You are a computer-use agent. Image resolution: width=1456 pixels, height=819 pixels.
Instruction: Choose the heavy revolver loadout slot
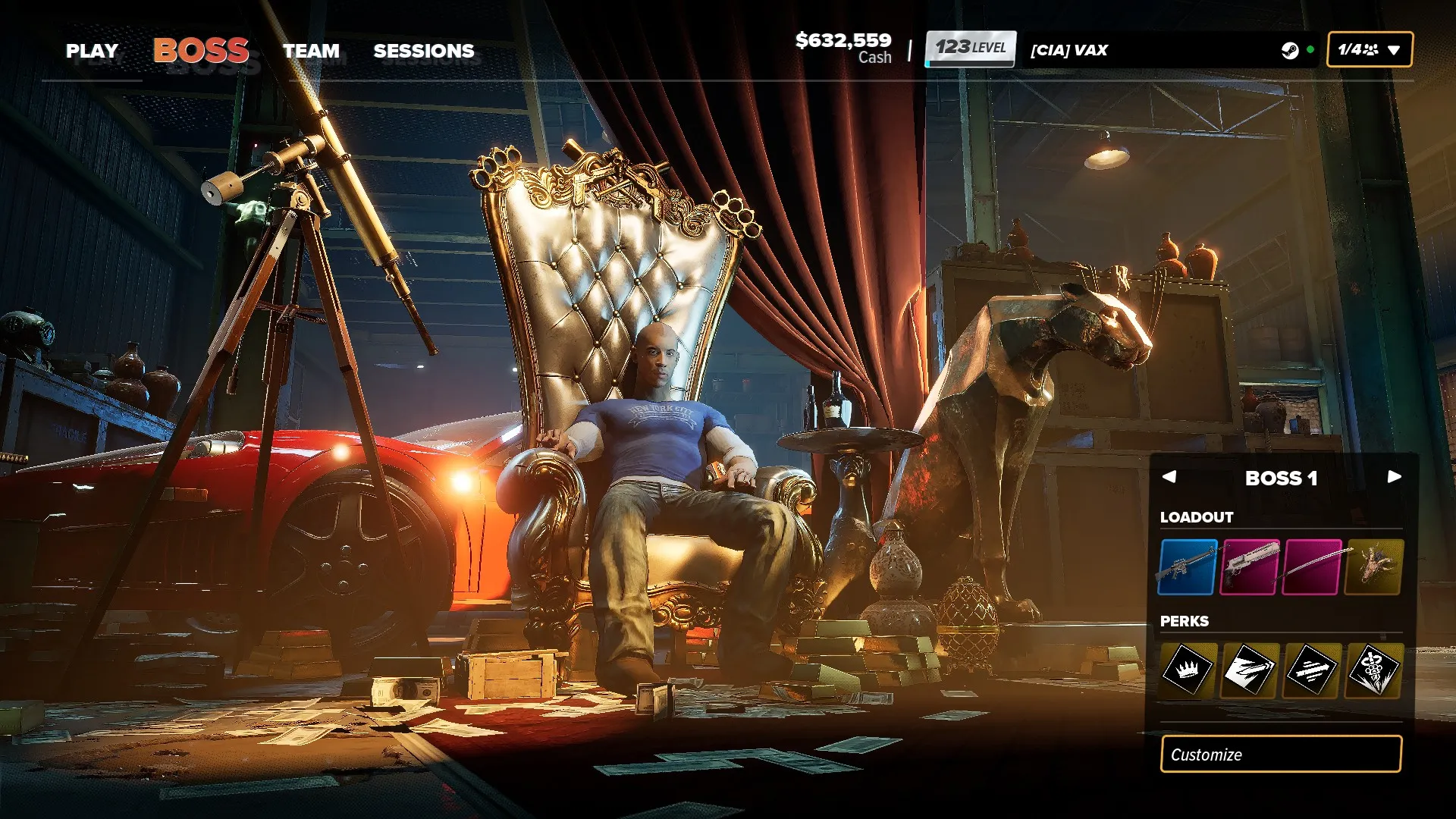[1250, 567]
